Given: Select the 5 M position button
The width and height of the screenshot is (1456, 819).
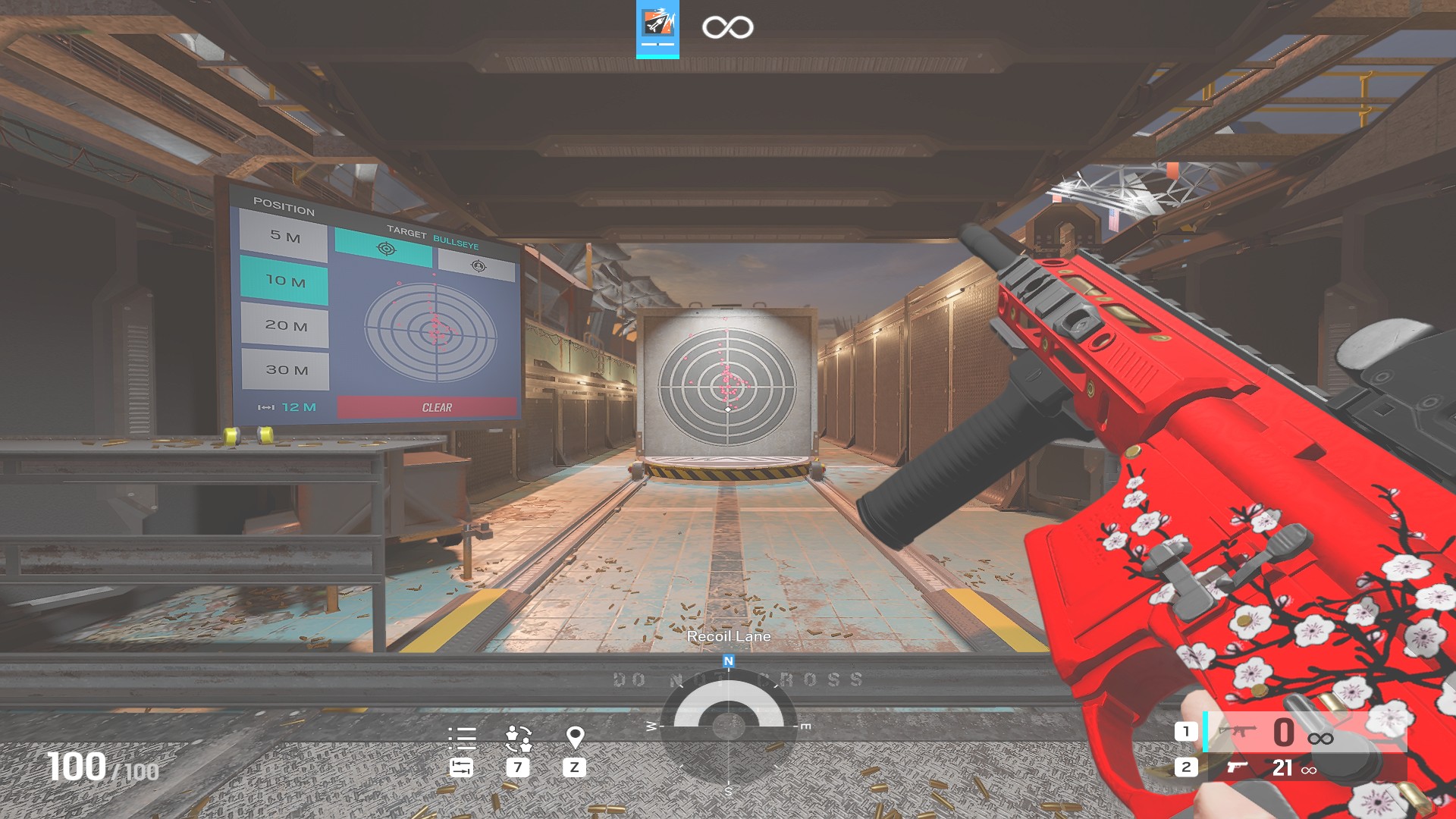Looking at the screenshot, I should 284,236.
